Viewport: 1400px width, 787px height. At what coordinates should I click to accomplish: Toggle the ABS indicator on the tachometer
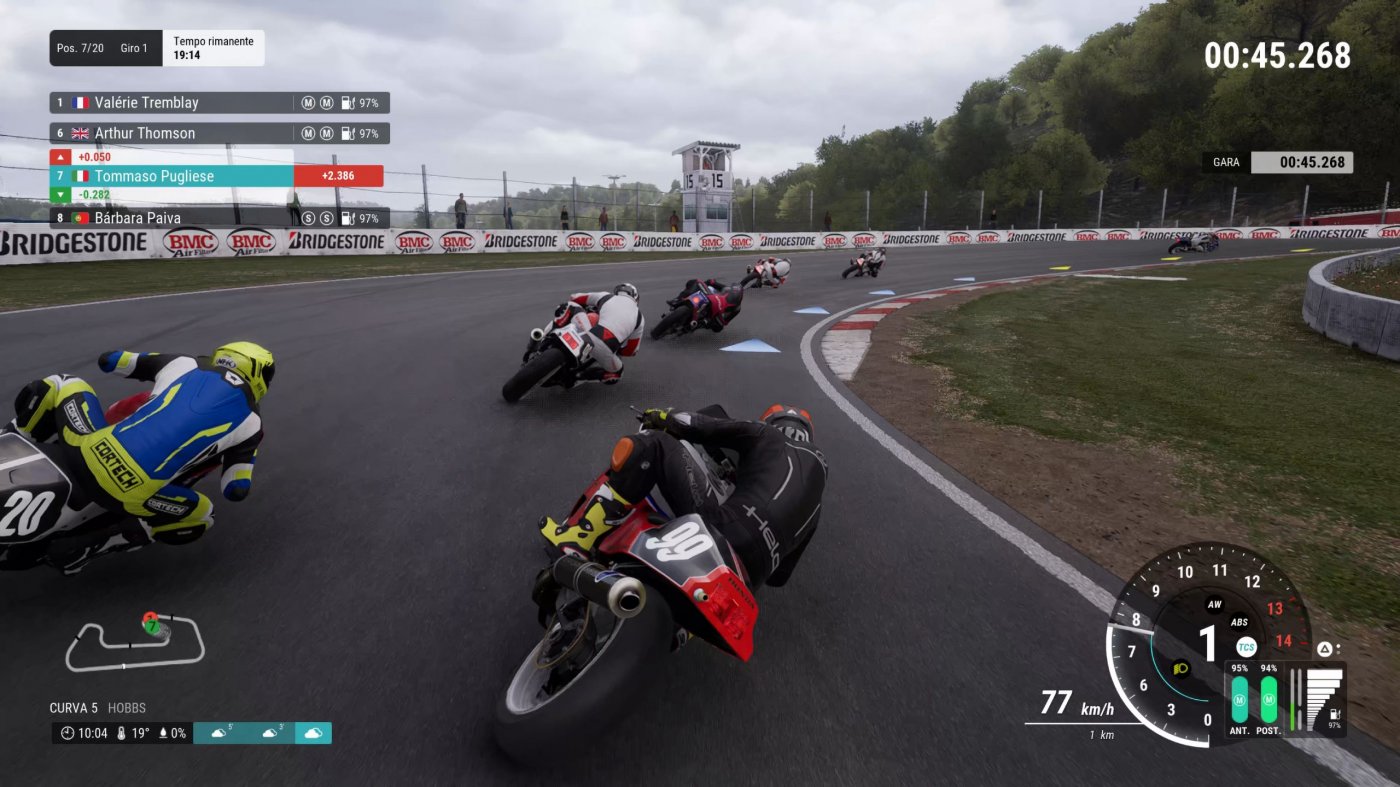click(x=1239, y=622)
